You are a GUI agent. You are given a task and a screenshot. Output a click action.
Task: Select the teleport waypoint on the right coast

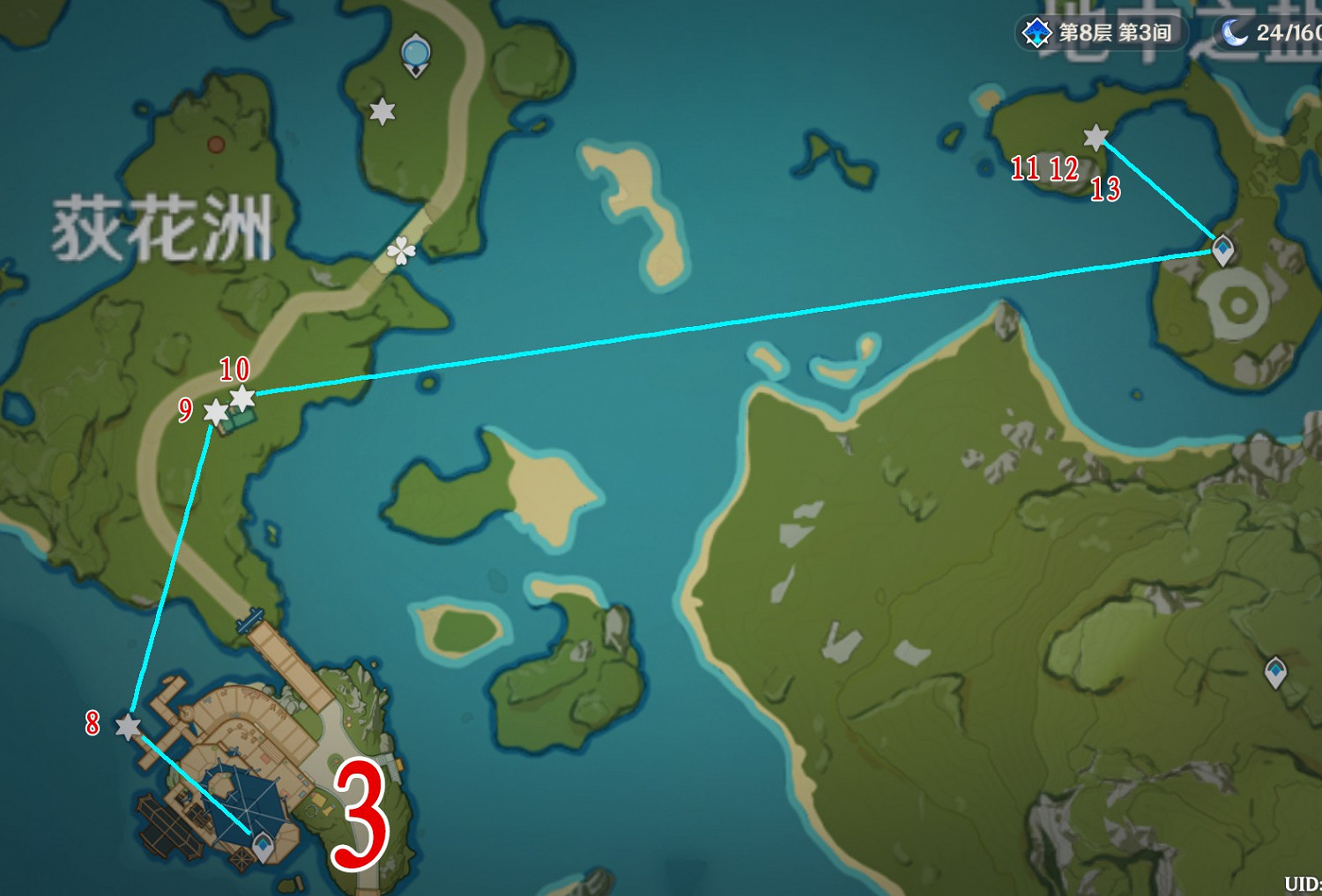1275,671
